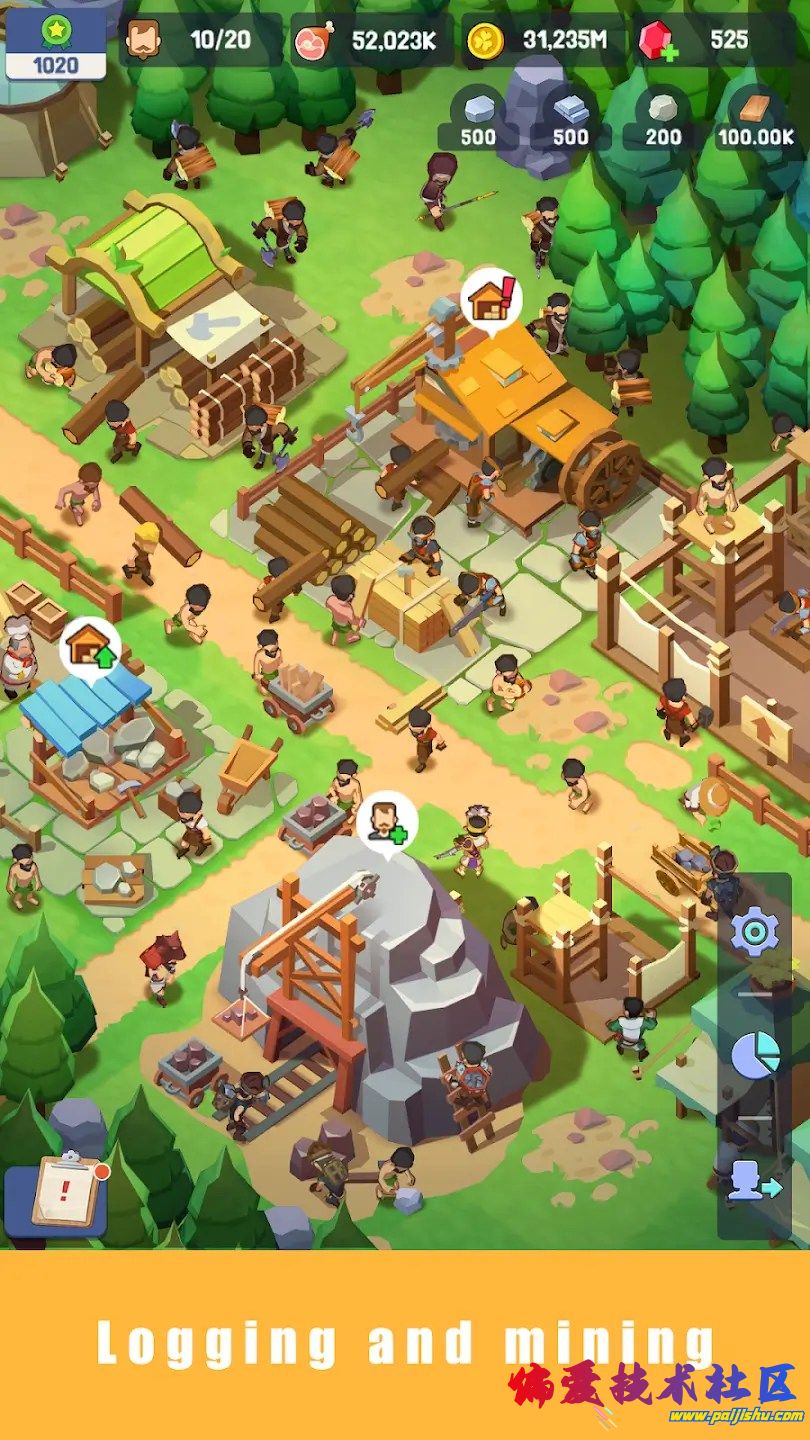Viewport: 810px width, 1440px height.
Task: Open the gear settings button
Action: pos(754,933)
